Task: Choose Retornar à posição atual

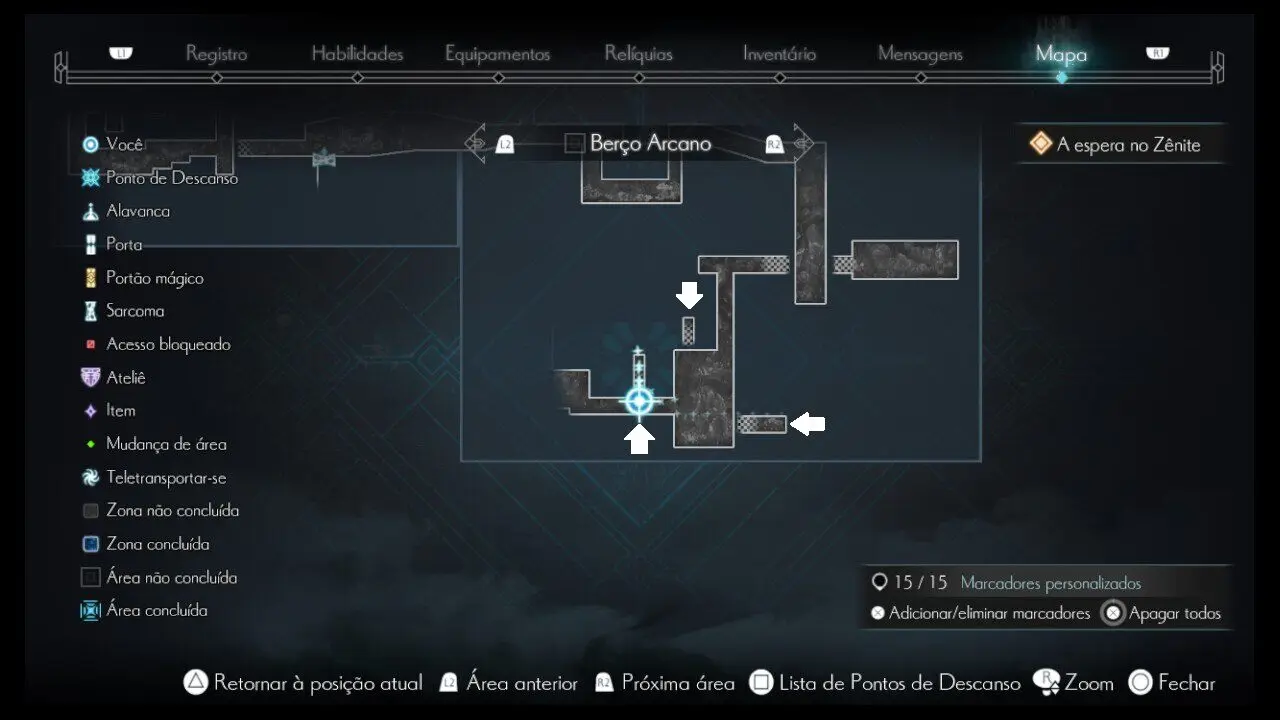Action: pyautogui.click(x=317, y=683)
